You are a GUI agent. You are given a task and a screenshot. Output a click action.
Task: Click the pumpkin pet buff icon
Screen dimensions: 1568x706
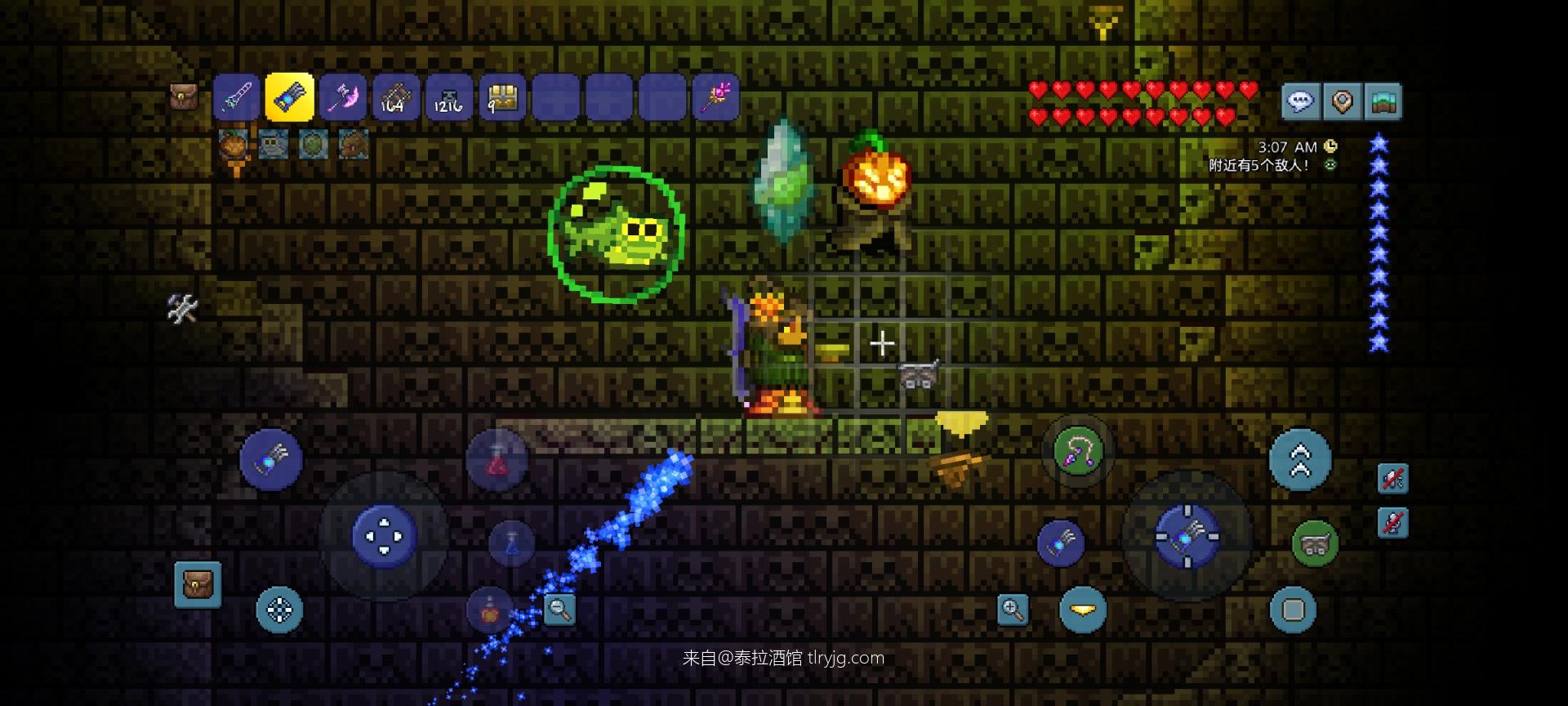234,145
